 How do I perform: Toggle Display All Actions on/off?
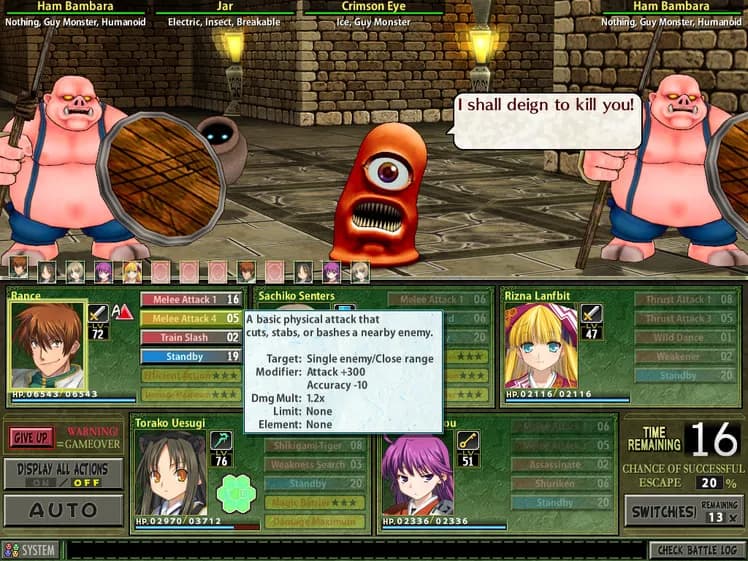pos(63,473)
